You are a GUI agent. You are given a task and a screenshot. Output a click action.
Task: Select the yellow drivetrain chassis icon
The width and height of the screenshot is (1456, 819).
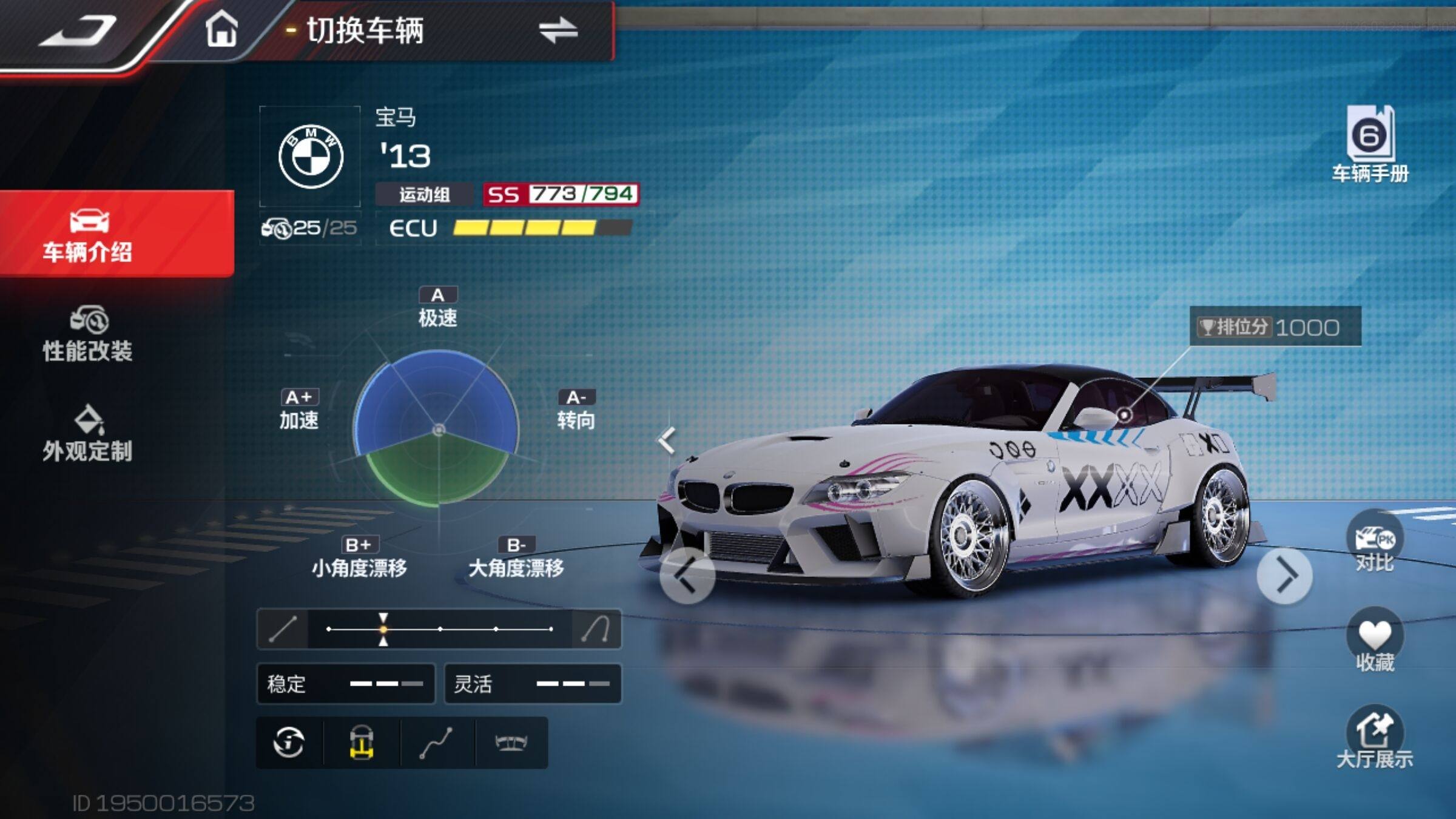[x=362, y=743]
